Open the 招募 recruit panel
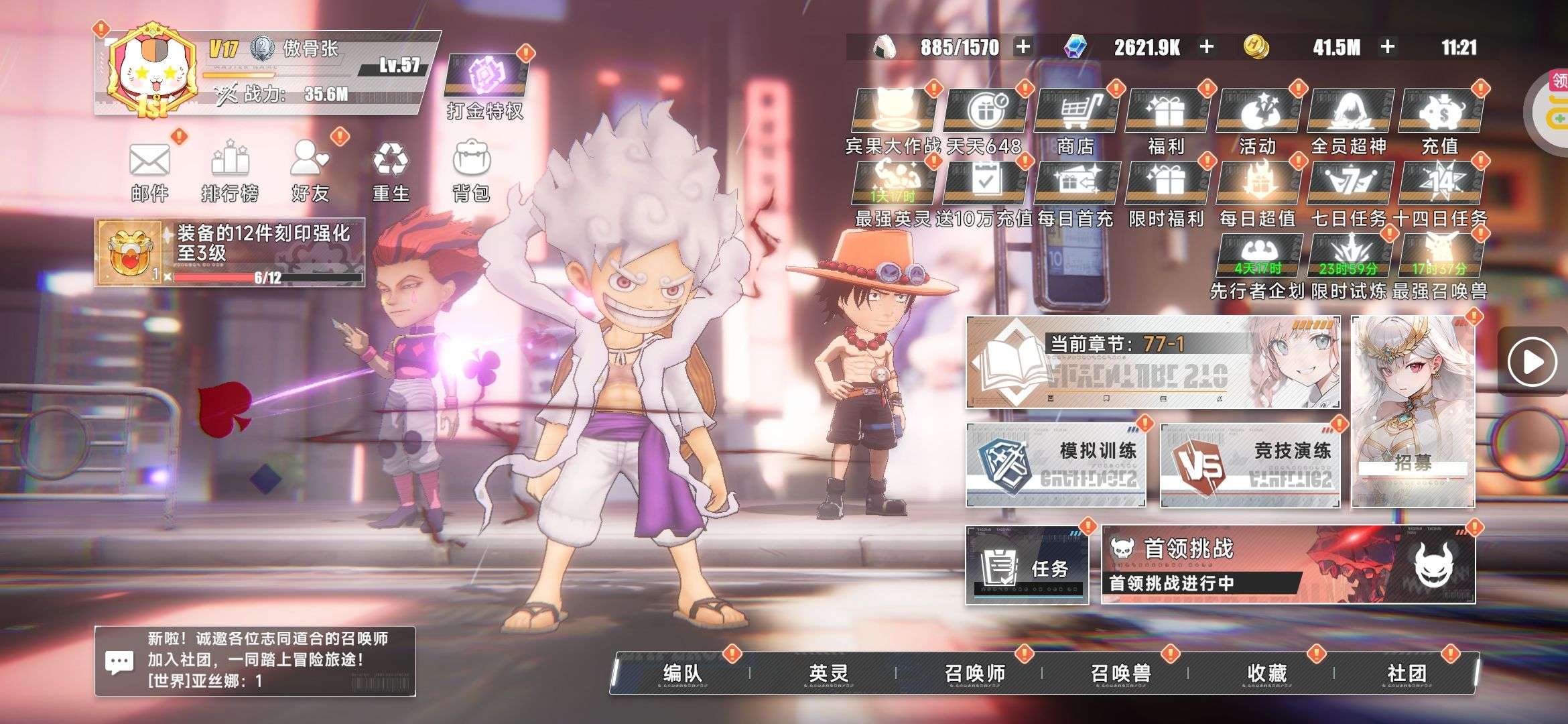 [x=1413, y=412]
